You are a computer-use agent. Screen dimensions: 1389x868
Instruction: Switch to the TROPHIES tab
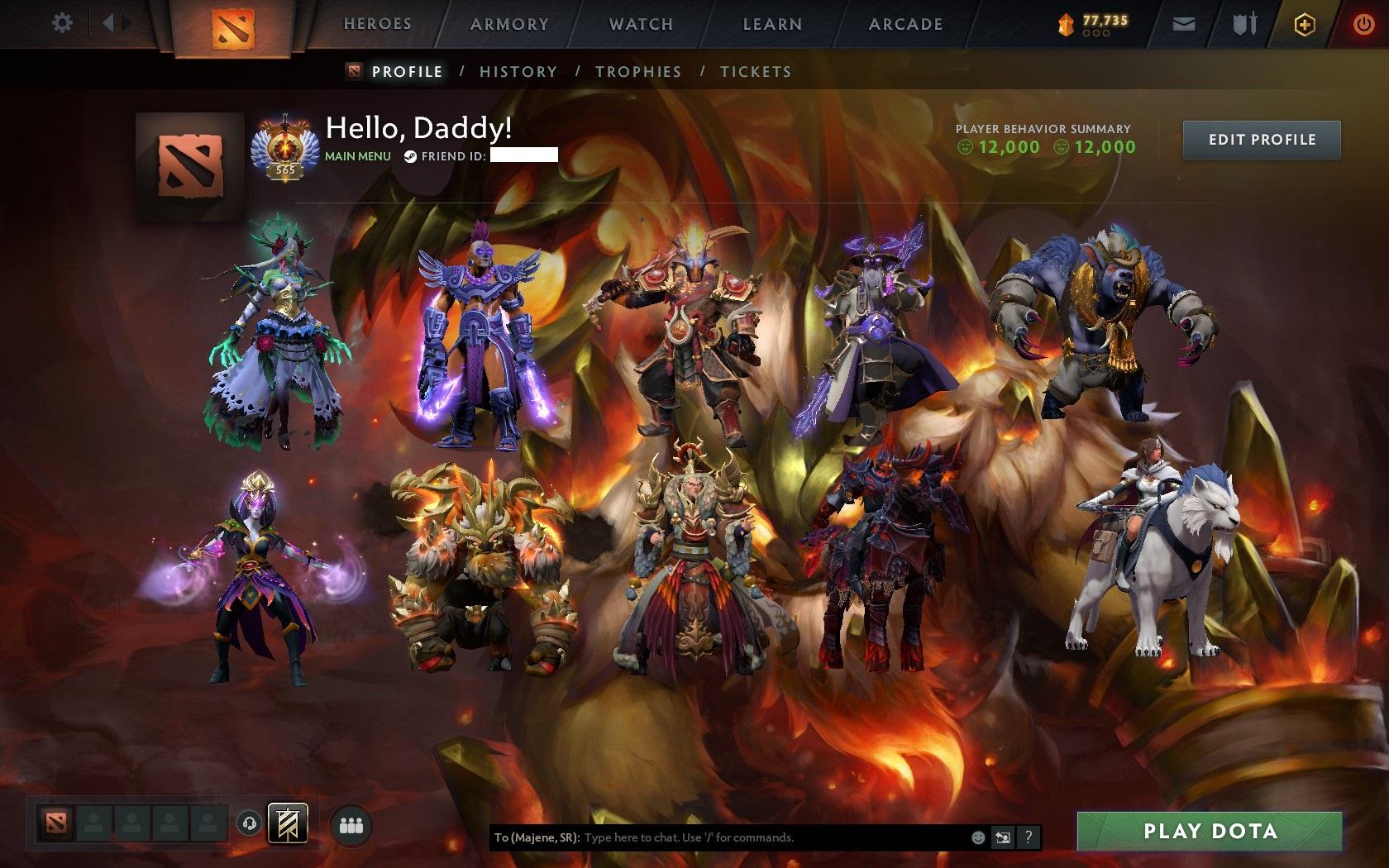(x=638, y=71)
